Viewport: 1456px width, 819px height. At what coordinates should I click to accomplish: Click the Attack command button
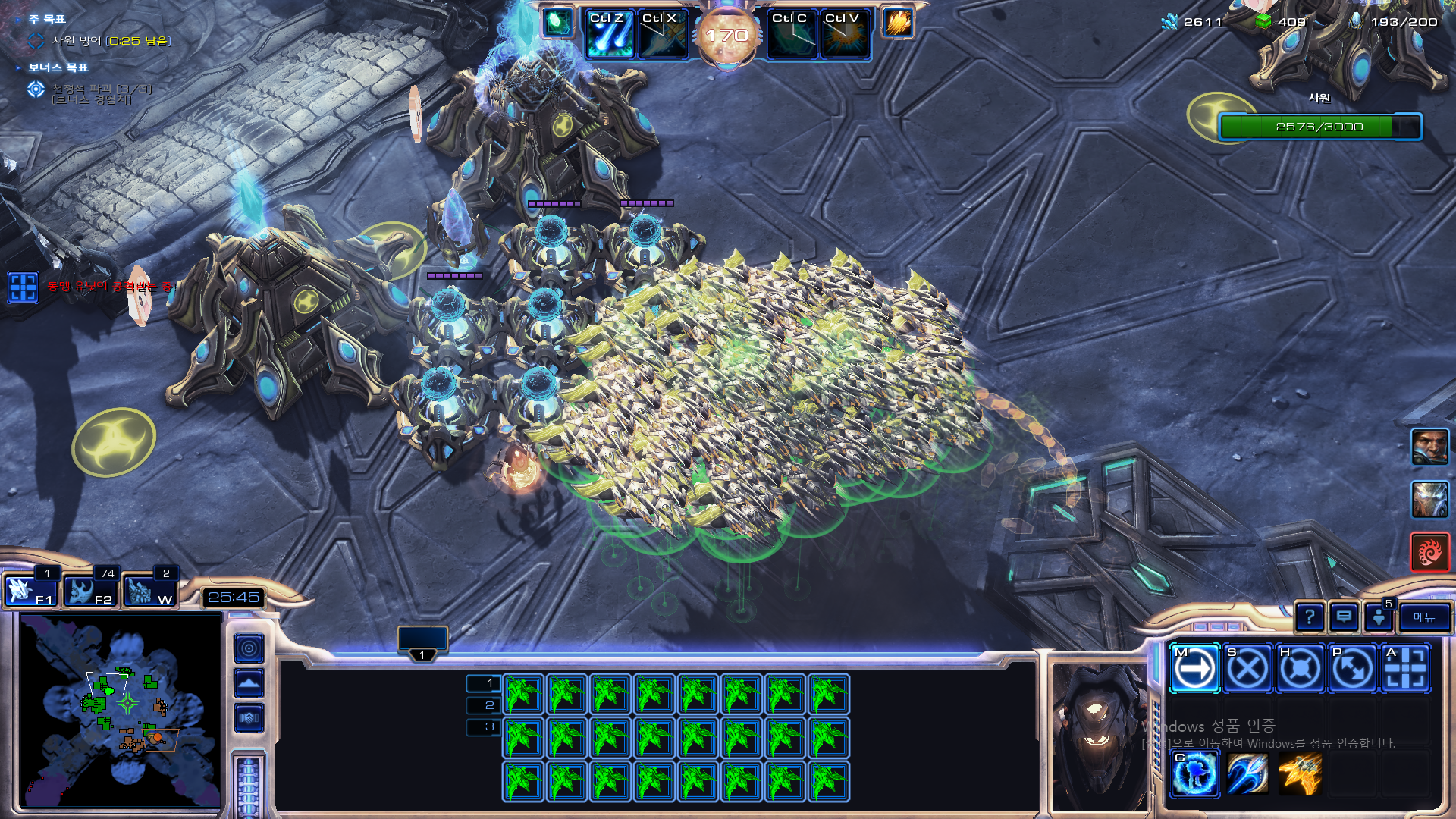(1405, 669)
